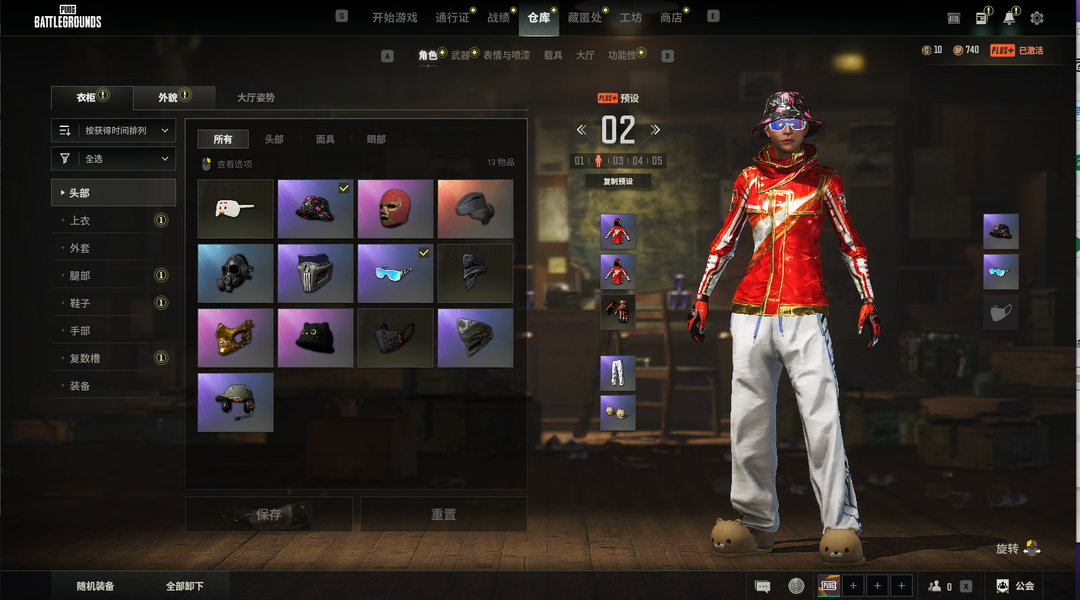Choose the helmet with headset item
The height and width of the screenshot is (600, 1080).
tap(236, 402)
